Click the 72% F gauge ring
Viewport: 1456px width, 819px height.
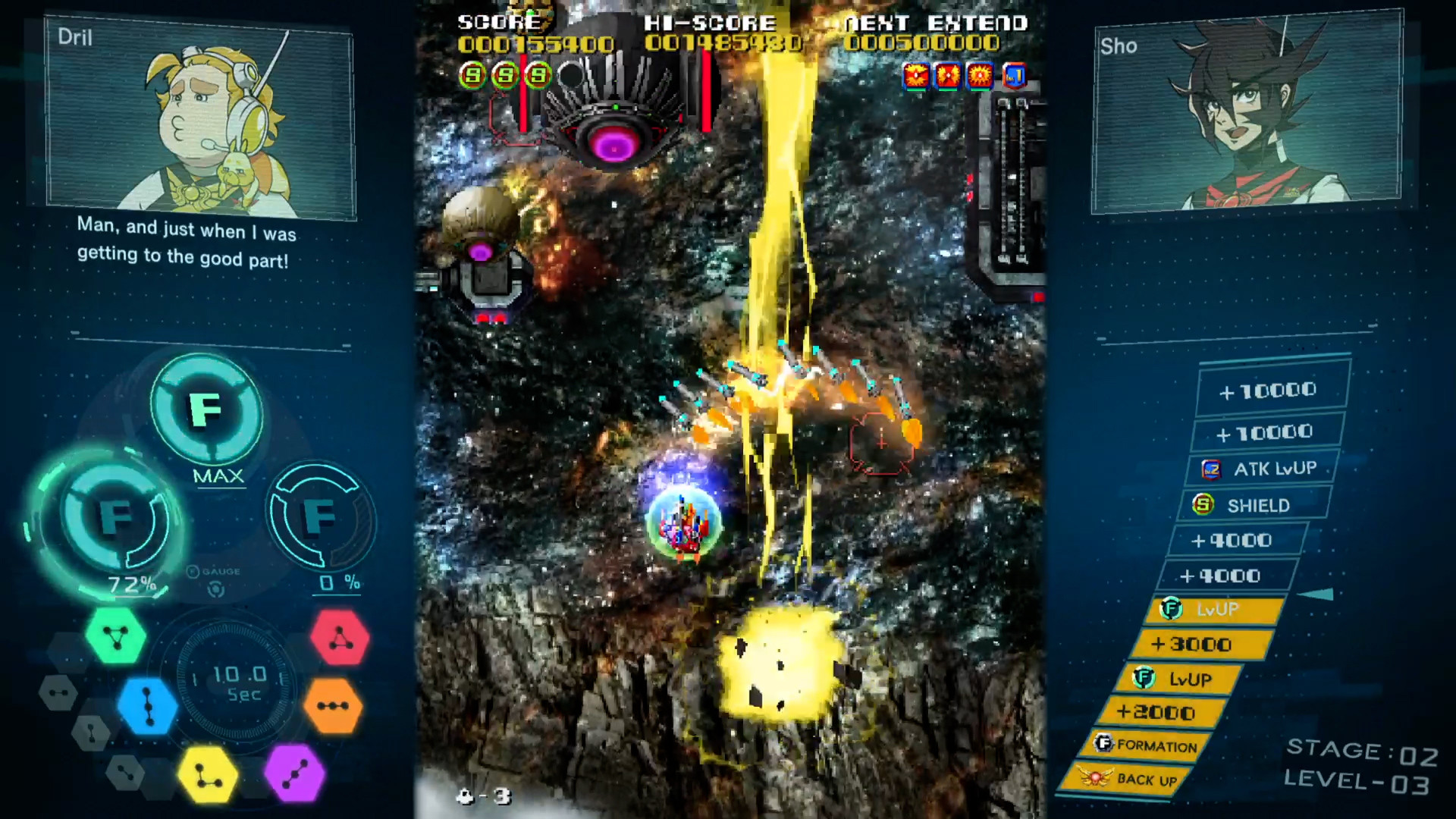pos(114,519)
